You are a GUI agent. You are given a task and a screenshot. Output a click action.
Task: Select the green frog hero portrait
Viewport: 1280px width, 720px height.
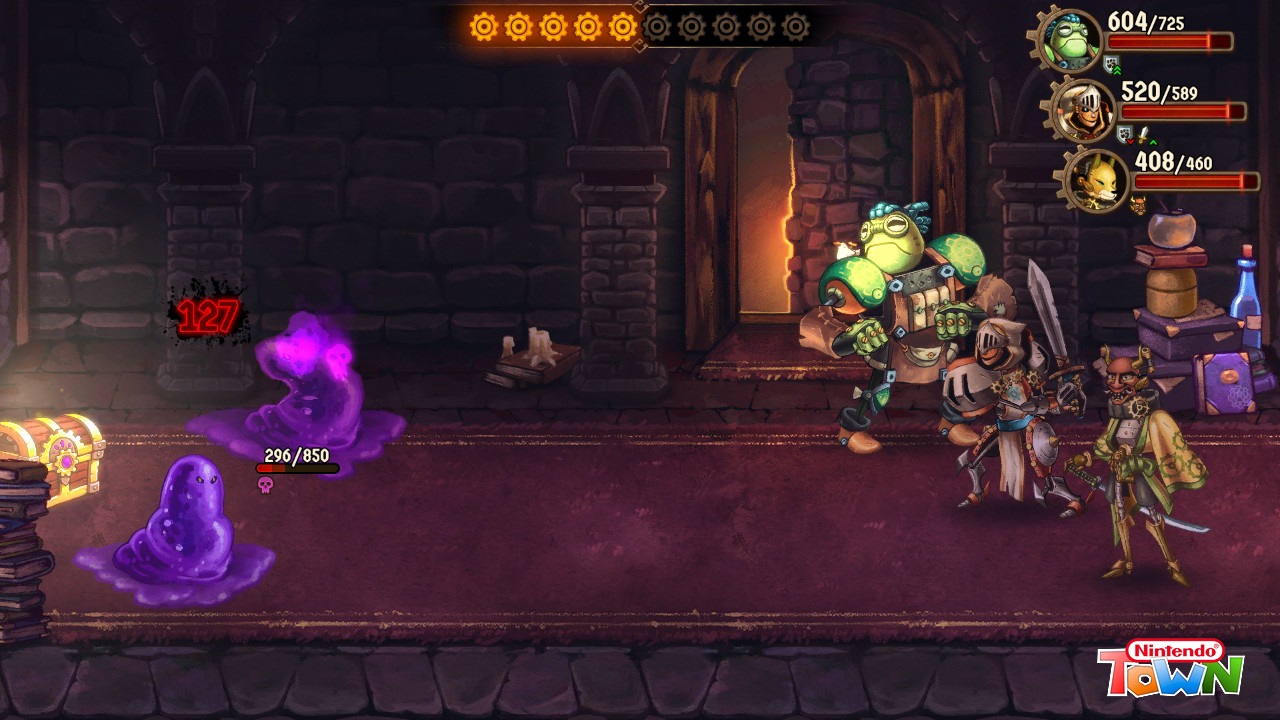click(1071, 40)
